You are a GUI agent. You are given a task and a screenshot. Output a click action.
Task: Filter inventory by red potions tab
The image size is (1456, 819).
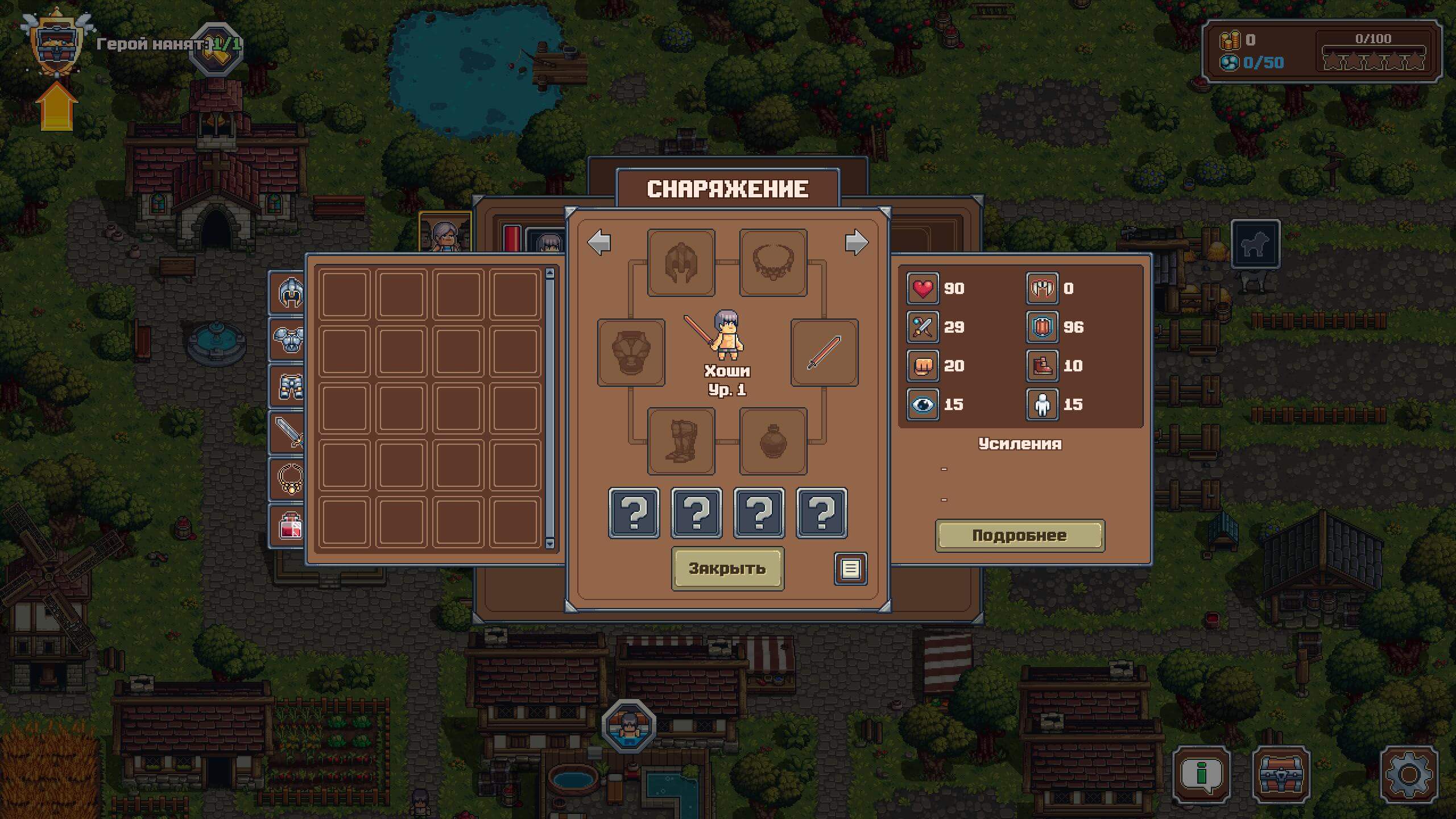coord(288,526)
